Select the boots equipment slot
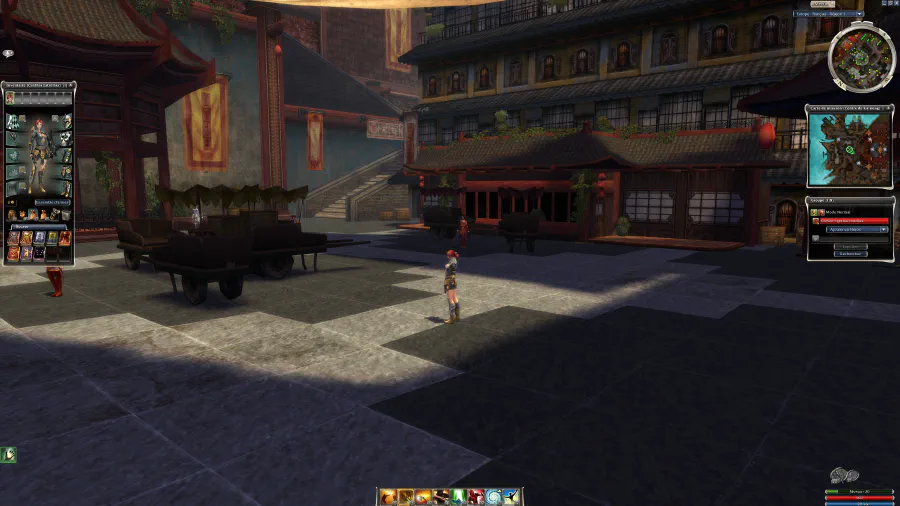The height and width of the screenshot is (506, 900). (12, 188)
